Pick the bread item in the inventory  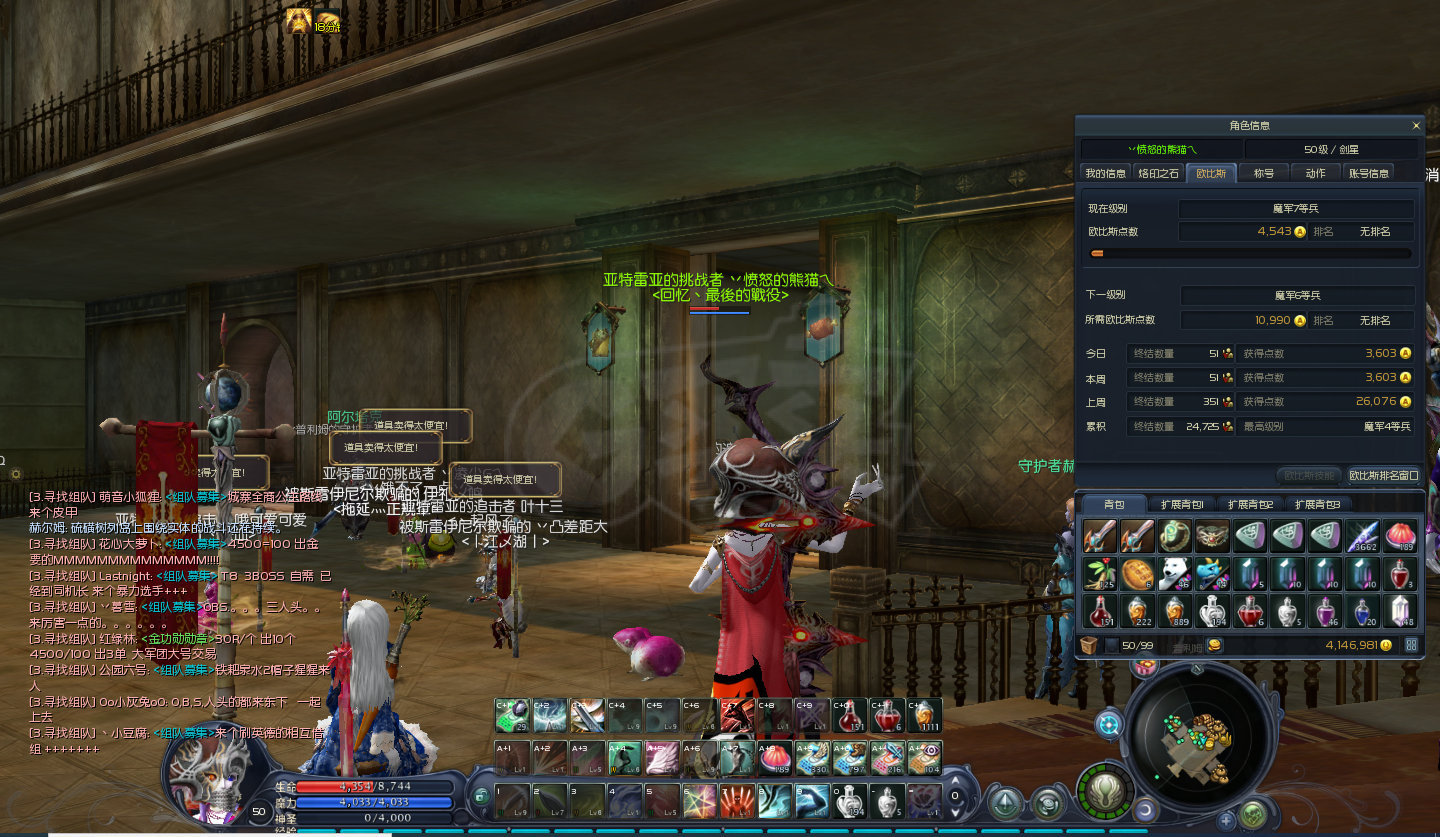[1137, 573]
